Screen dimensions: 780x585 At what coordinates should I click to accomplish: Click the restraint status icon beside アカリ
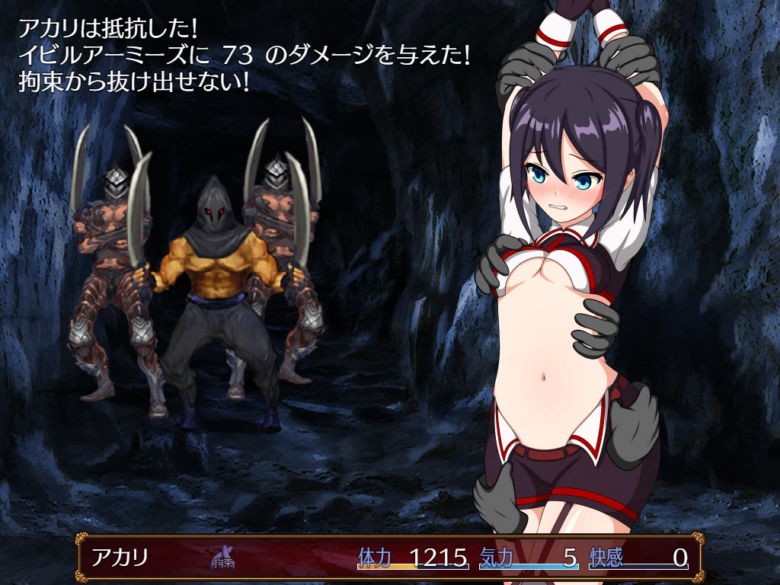tap(221, 558)
